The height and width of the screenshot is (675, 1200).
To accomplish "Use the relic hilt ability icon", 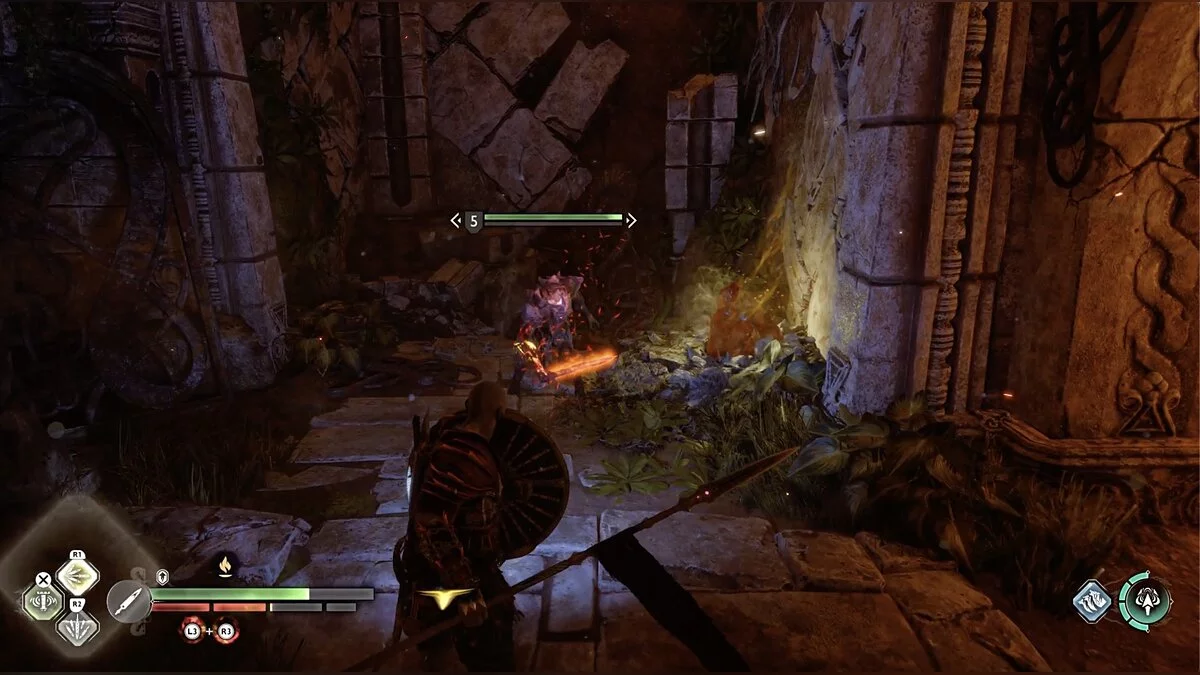I will 42,602.
